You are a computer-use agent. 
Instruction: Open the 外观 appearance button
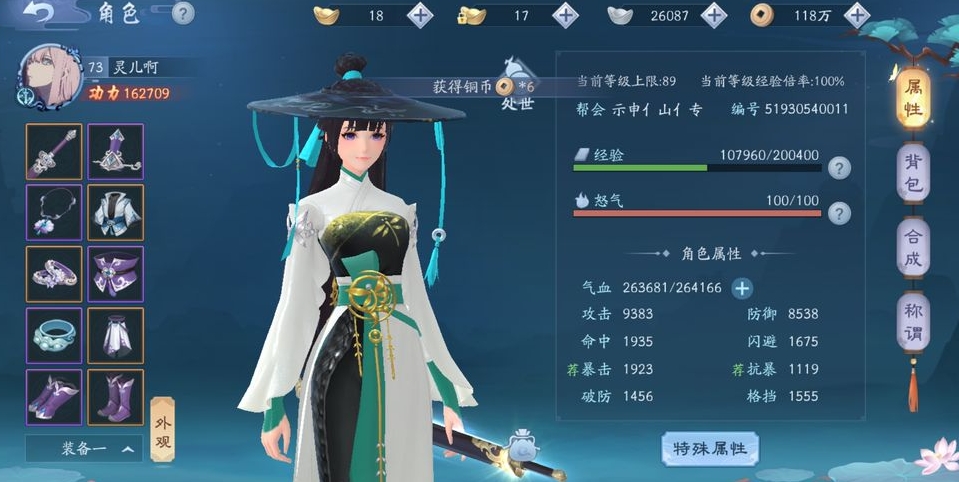[161, 430]
